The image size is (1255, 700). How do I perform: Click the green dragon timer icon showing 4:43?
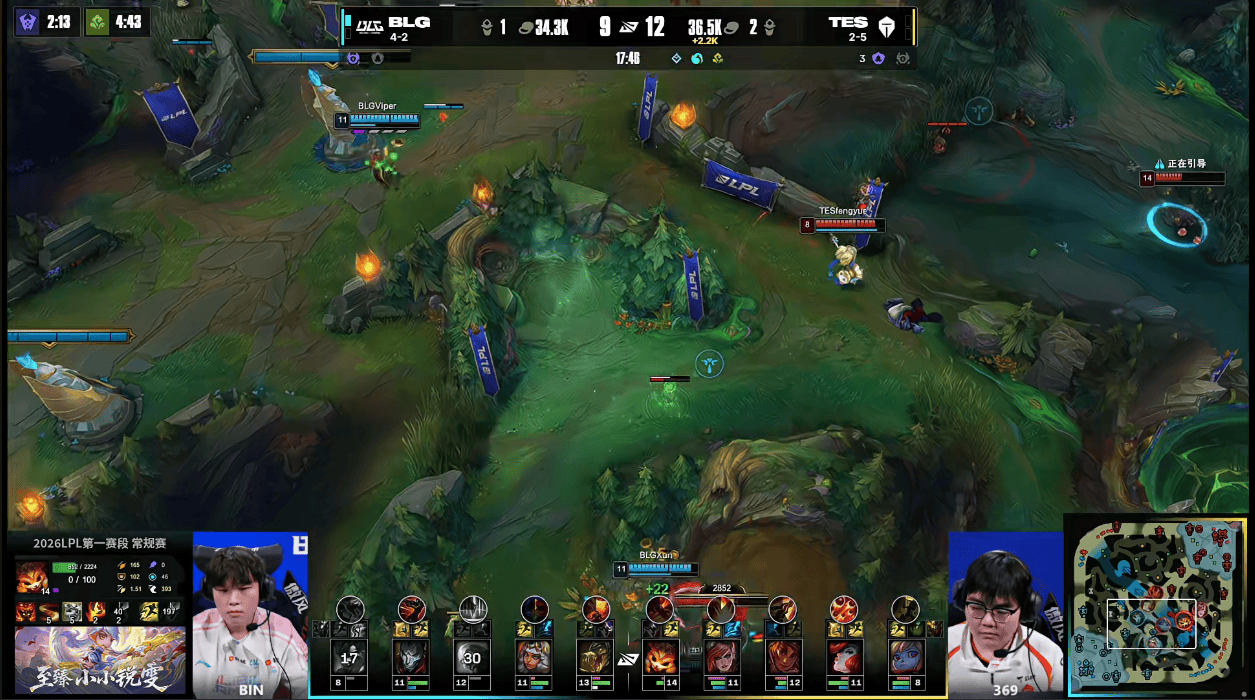(x=97, y=22)
